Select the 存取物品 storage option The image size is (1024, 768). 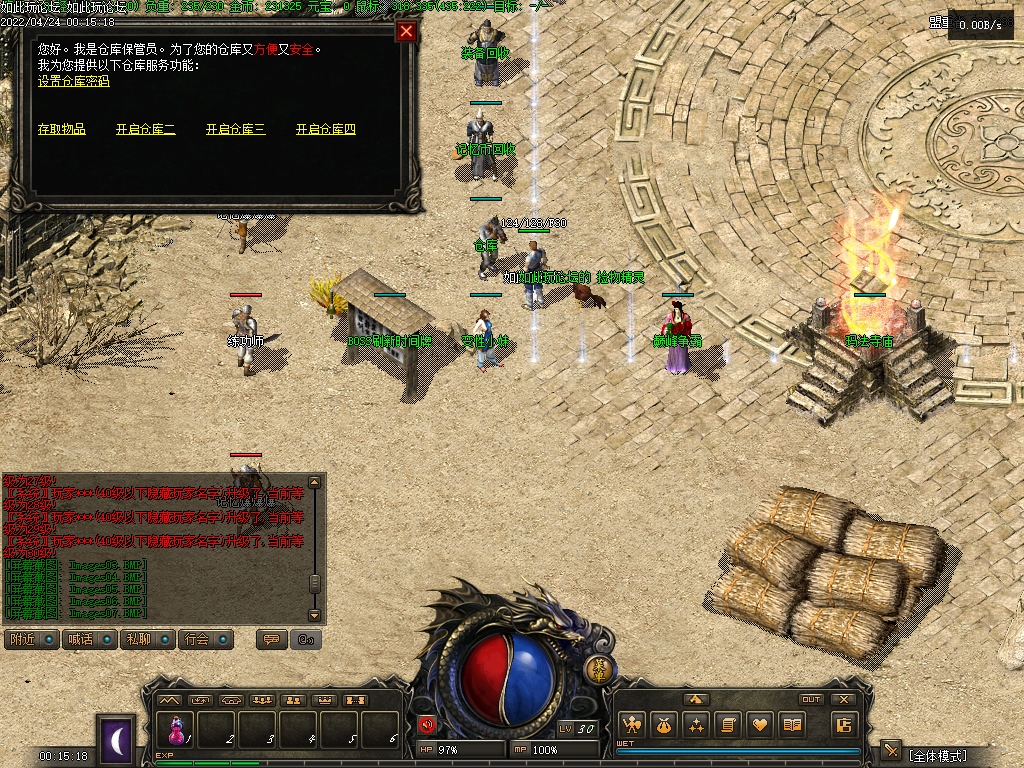point(62,129)
